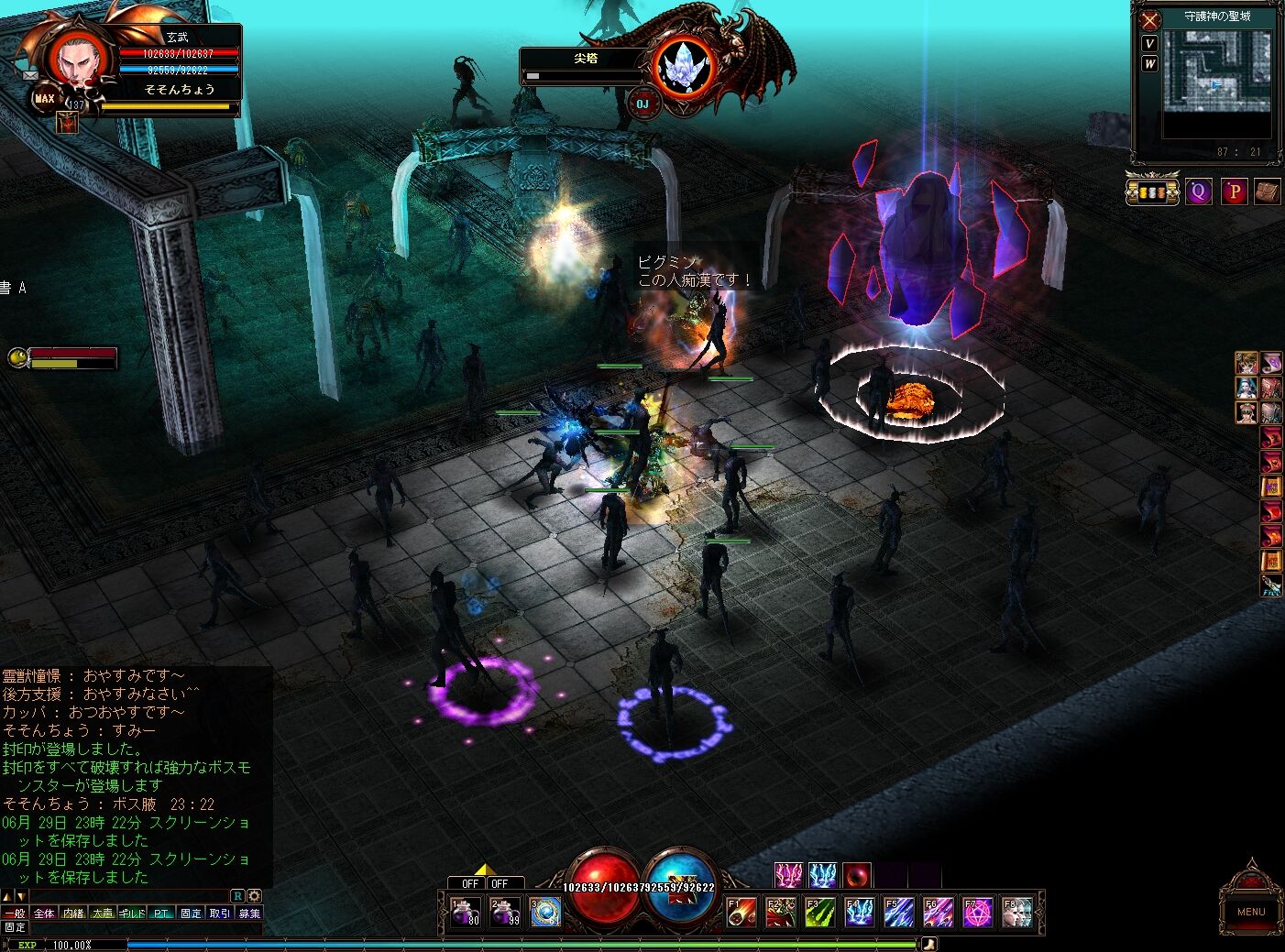Switch to the PT chat tab
Image resolution: width=1285 pixels, height=952 pixels.
[161, 914]
